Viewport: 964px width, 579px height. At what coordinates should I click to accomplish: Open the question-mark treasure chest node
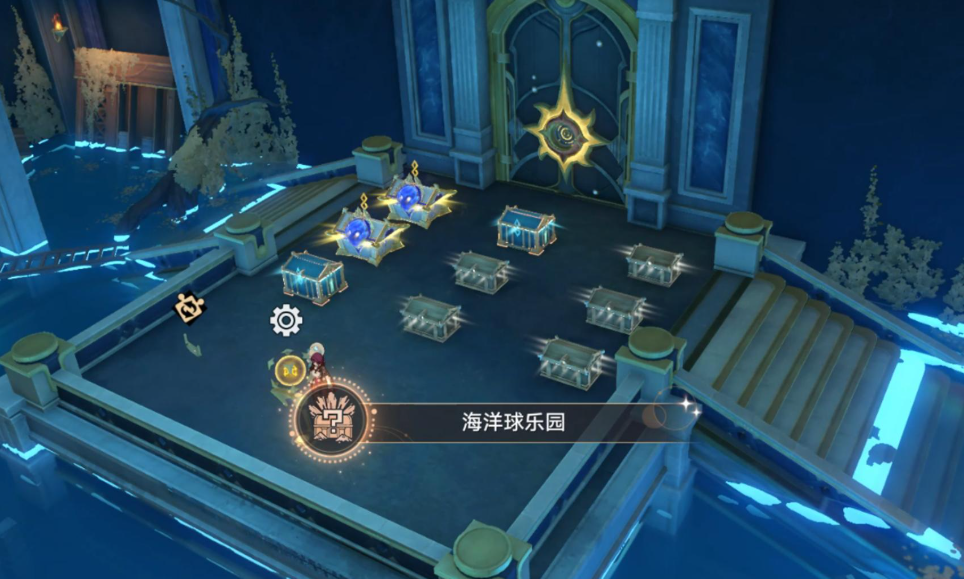coord(332,419)
